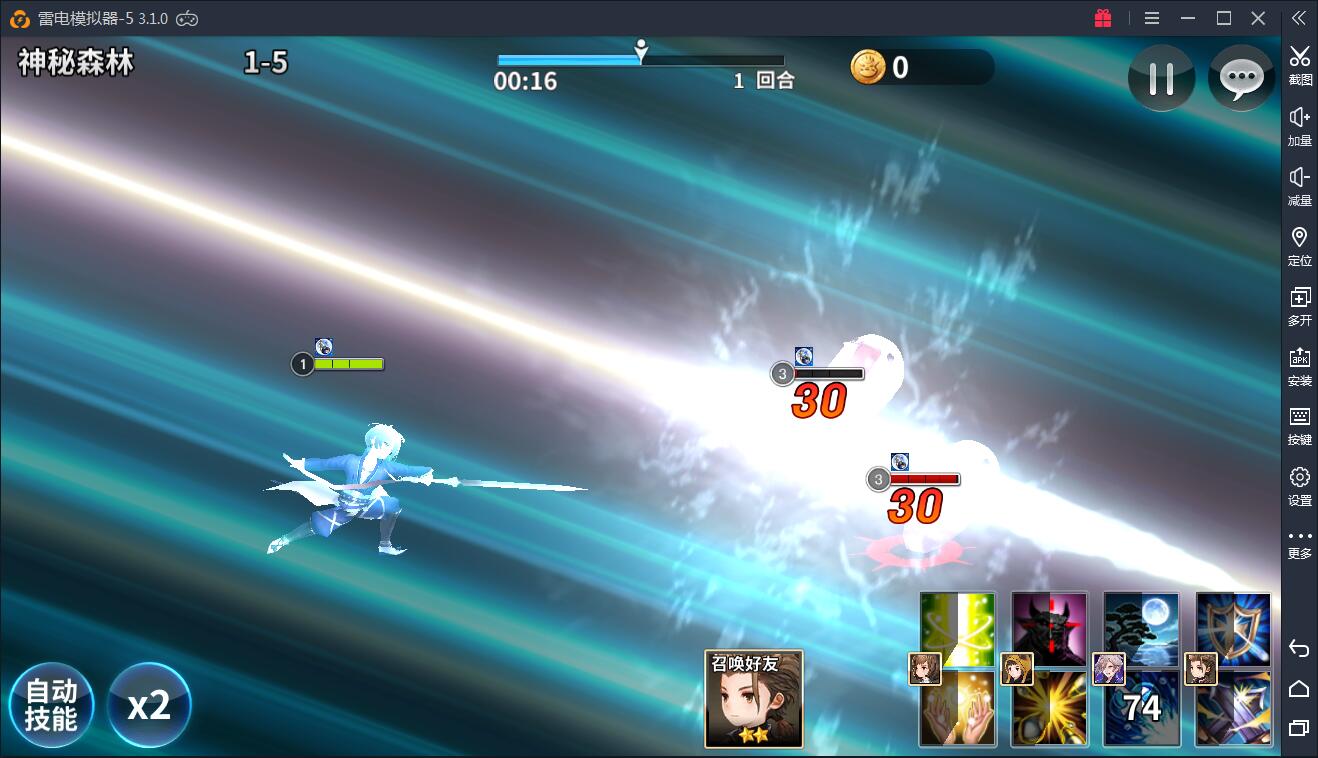Image resolution: width=1318 pixels, height=758 pixels.
Task: Click the emulator 截图 screenshot tool
Action: pyautogui.click(x=1299, y=65)
